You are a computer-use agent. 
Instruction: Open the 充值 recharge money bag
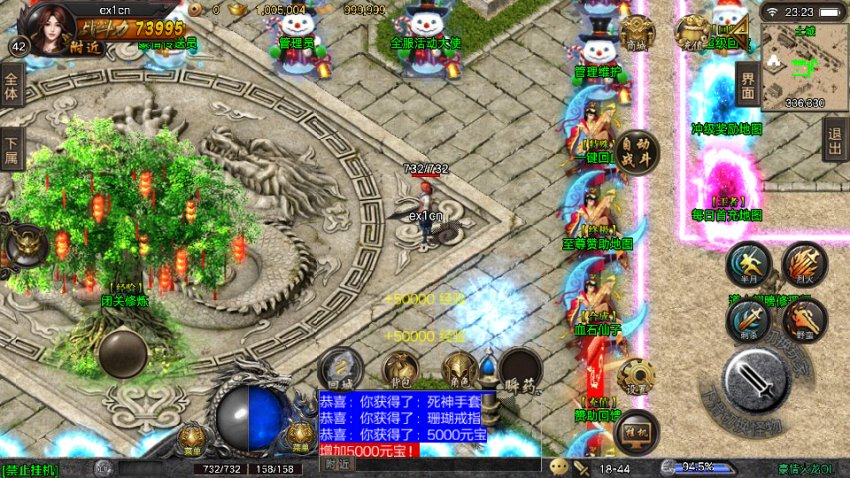pyautogui.click(x=691, y=33)
